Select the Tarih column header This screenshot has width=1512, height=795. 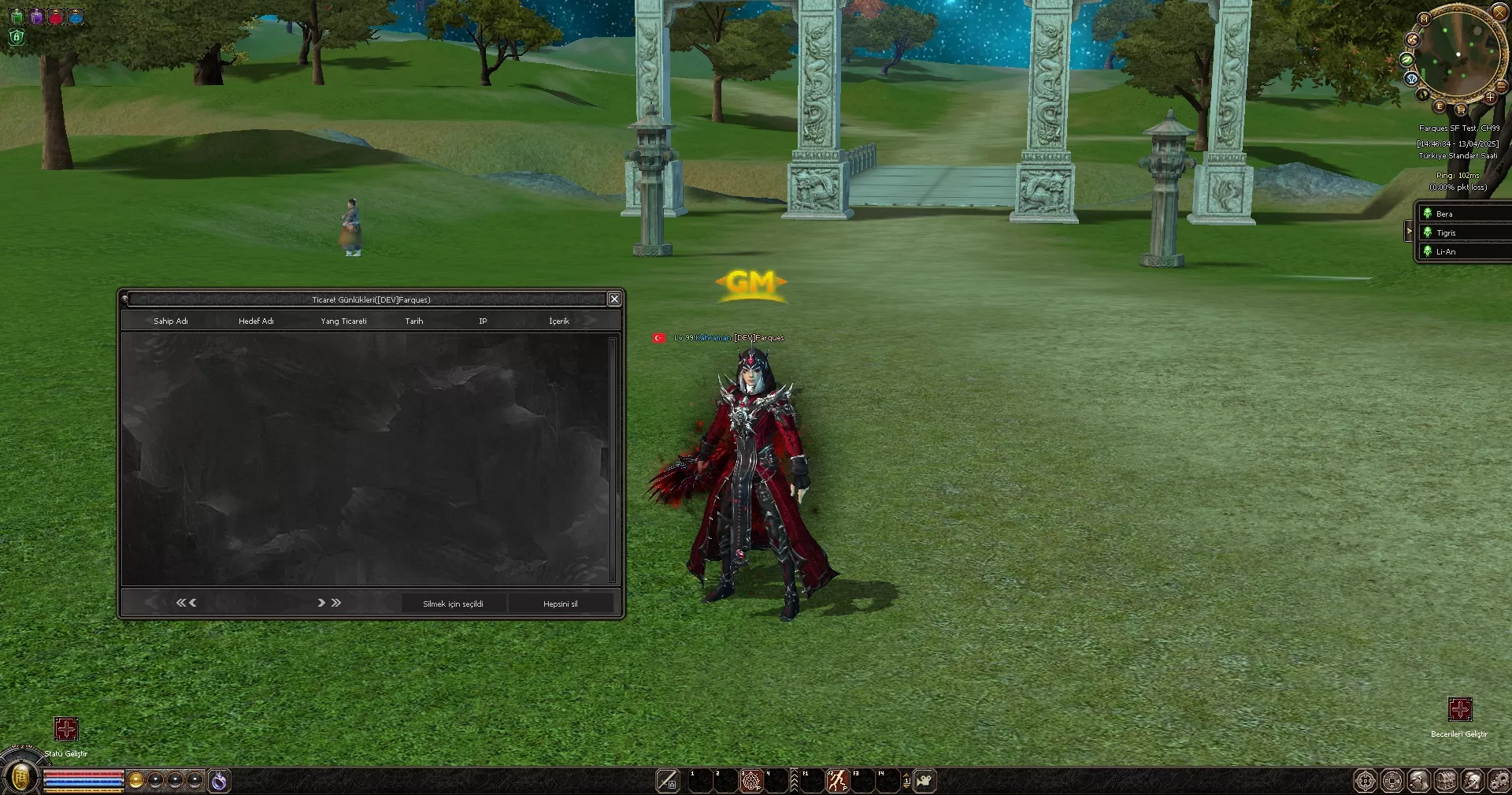coord(413,321)
